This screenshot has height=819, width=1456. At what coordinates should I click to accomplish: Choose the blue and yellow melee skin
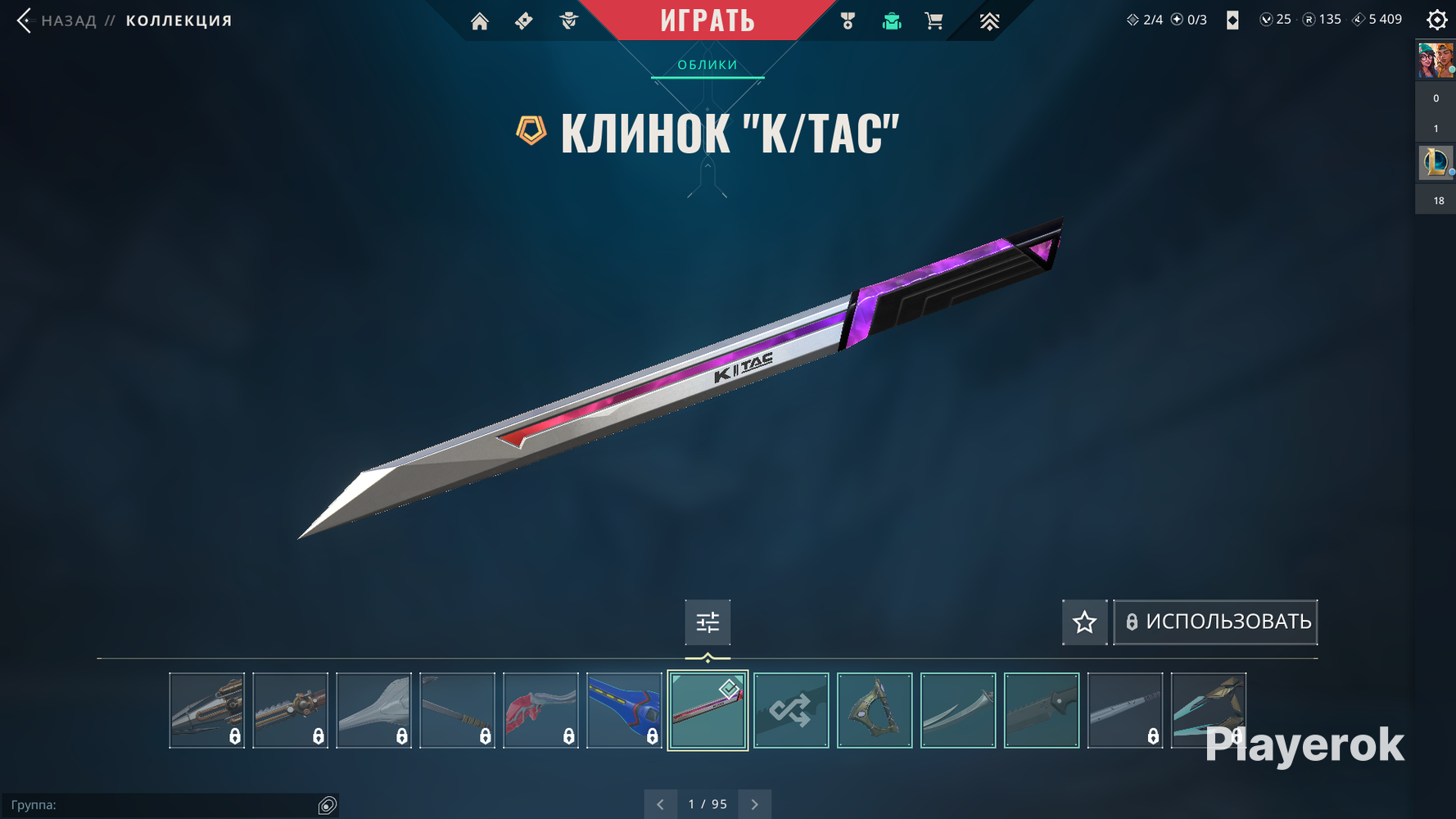coord(624,710)
